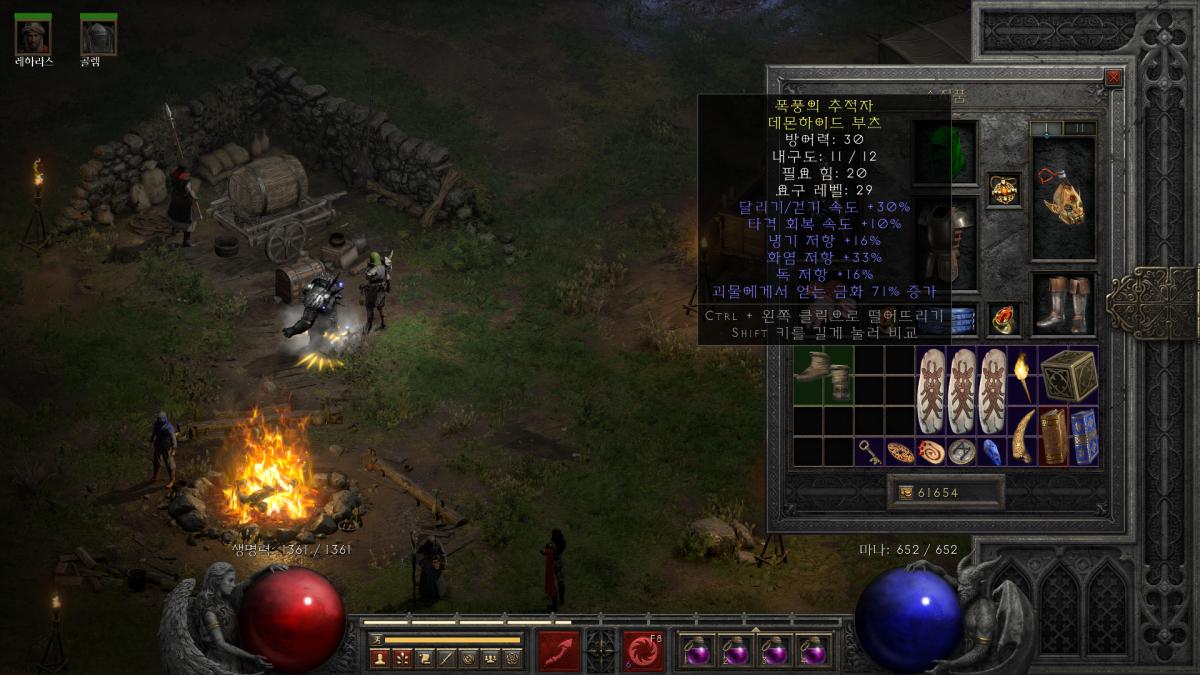
Task: Open the character screen mini-menu button
Action: [x=379, y=658]
